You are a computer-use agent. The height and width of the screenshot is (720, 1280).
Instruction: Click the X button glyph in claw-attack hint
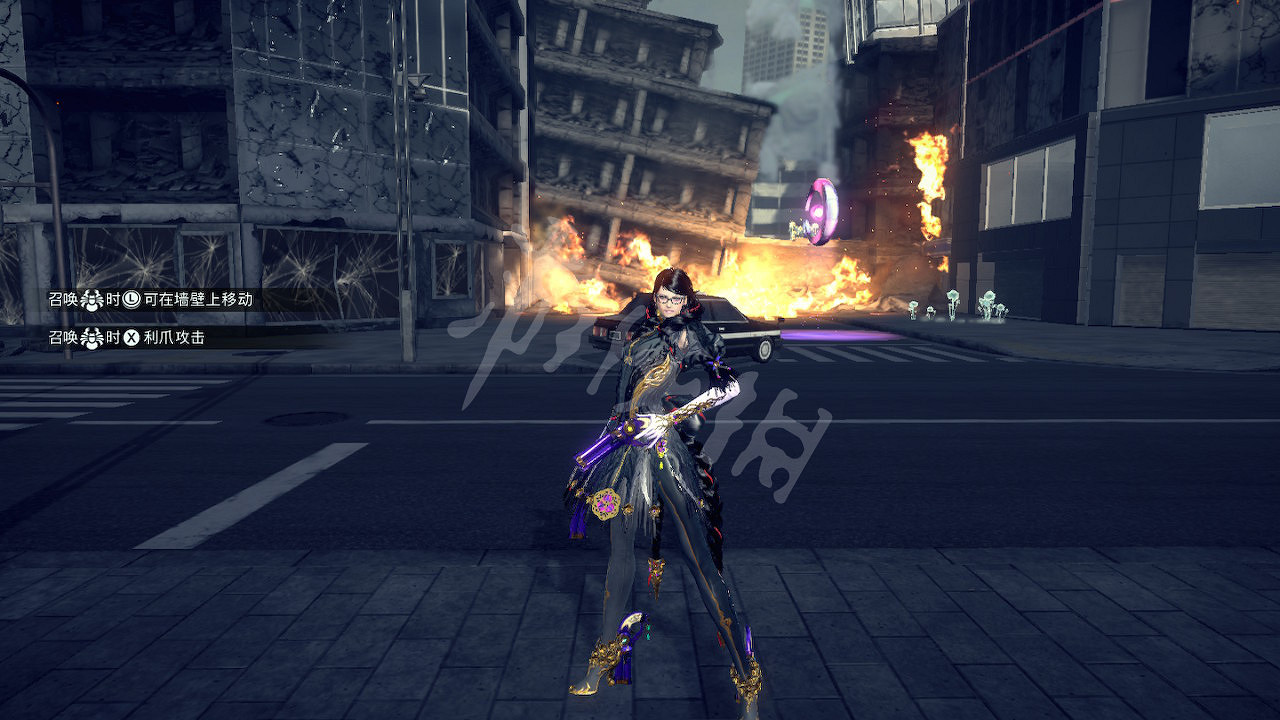click(132, 337)
